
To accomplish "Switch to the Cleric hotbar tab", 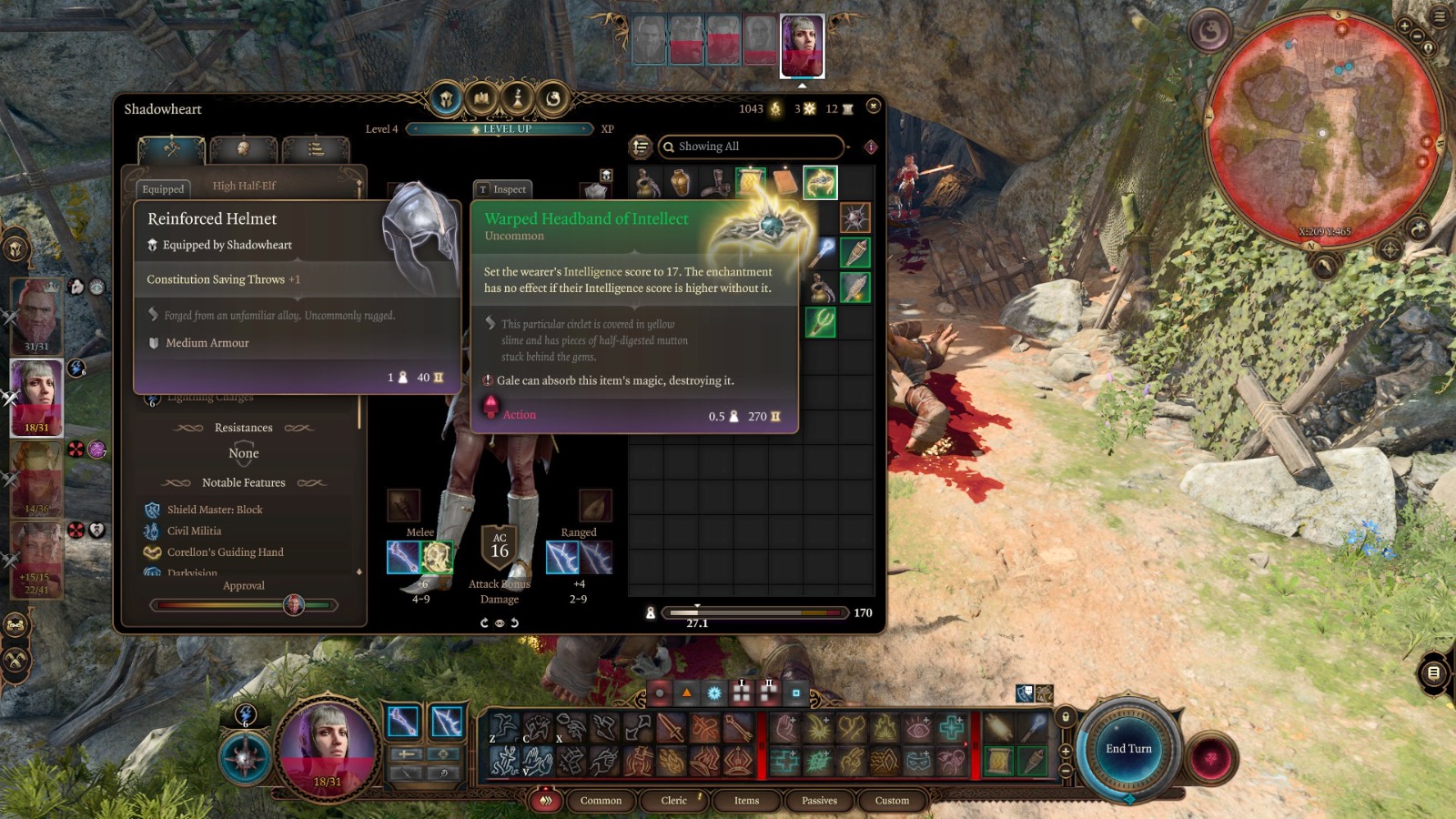I will click(673, 801).
